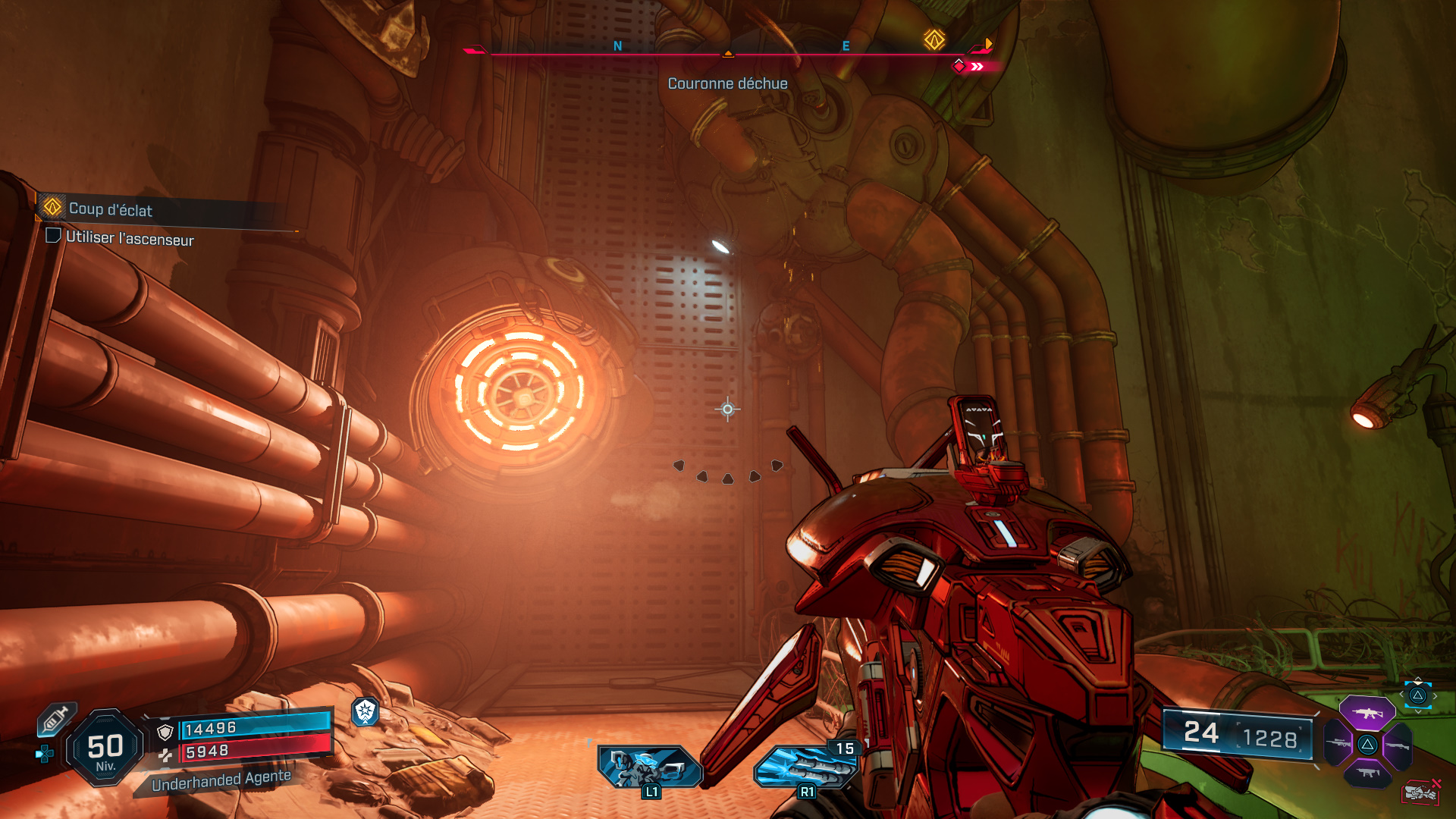Click the red crossed-out vehicle icon
This screenshot has width=1456, height=819.
coord(1421,792)
